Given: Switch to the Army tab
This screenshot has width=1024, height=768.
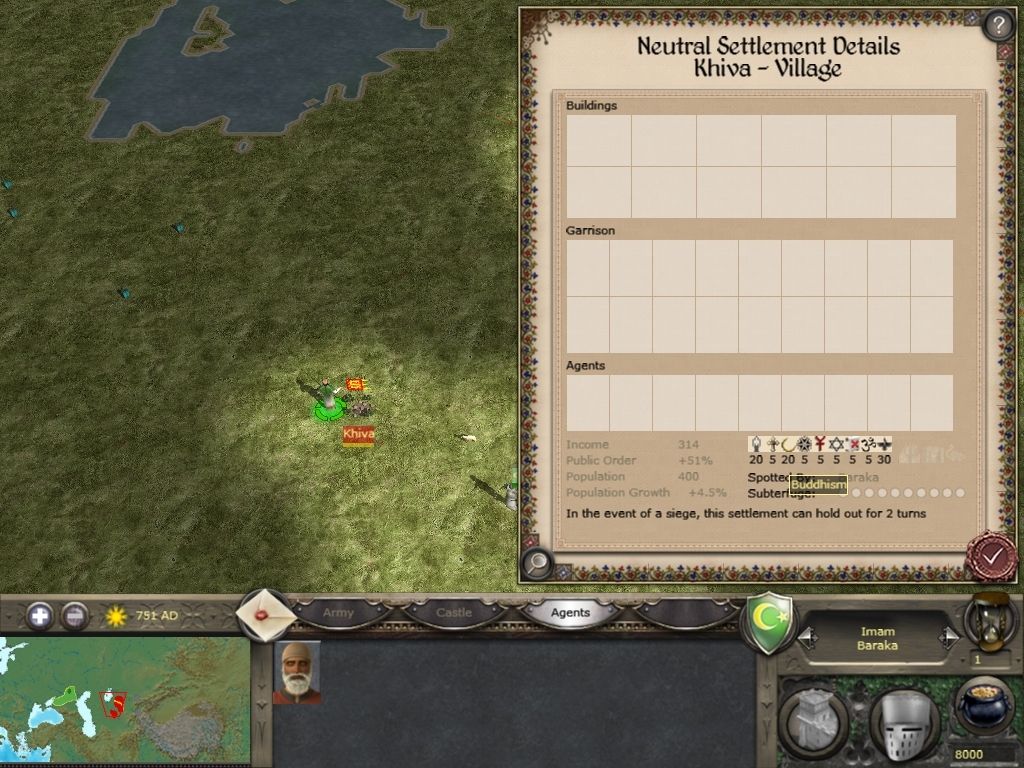Looking at the screenshot, I should [338, 613].
